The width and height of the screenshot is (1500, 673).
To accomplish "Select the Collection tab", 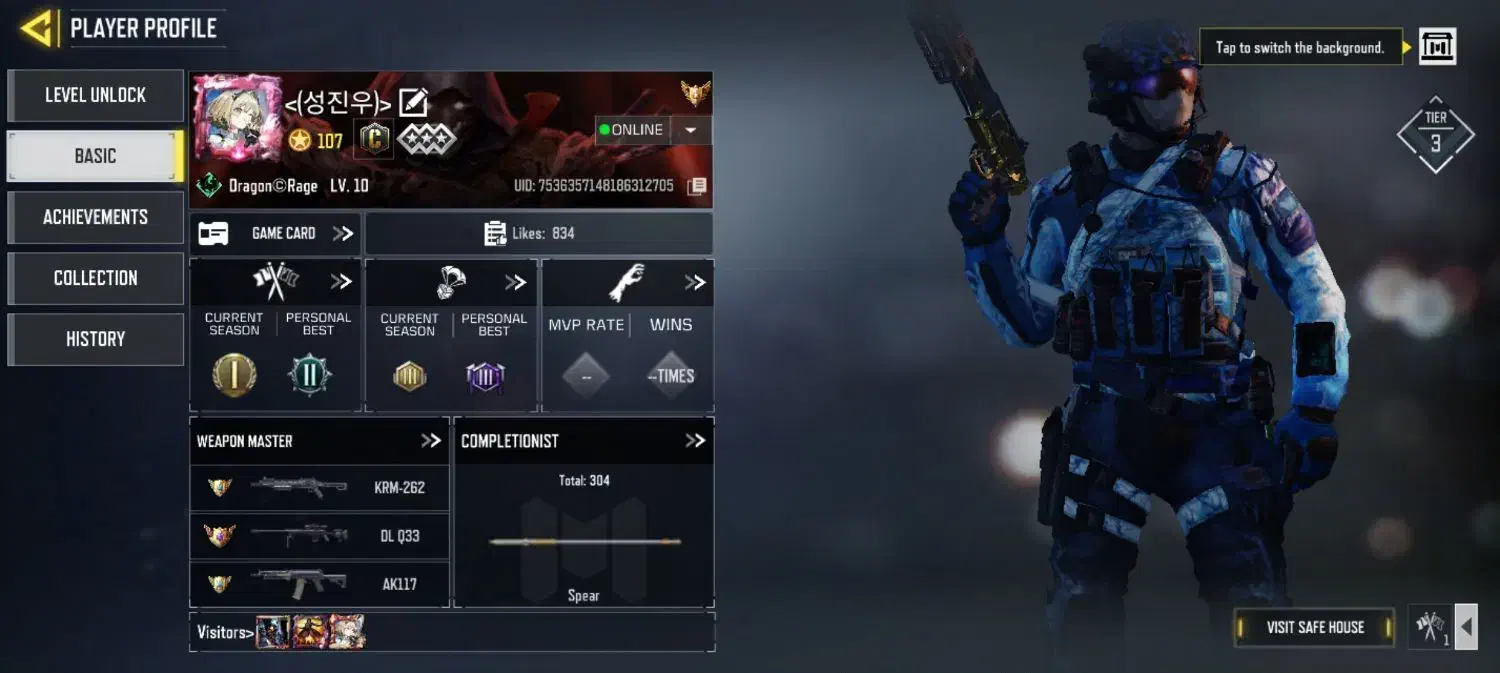I will pos(95,278).
